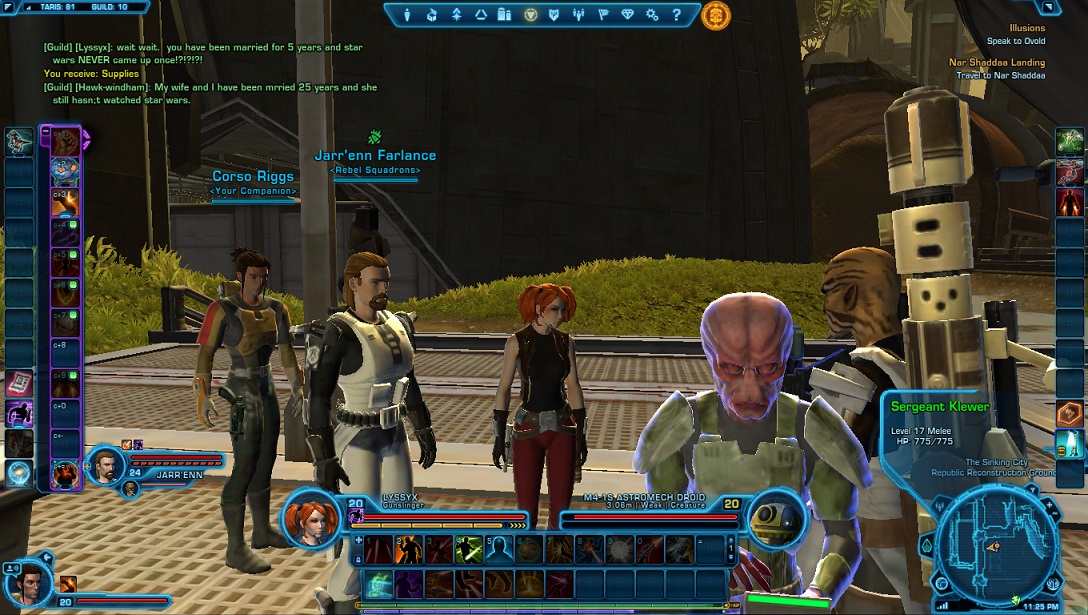1088x615 pixels.
Task: Activate the green lightsaber-slash ability in slot 4
Action: 470,549
